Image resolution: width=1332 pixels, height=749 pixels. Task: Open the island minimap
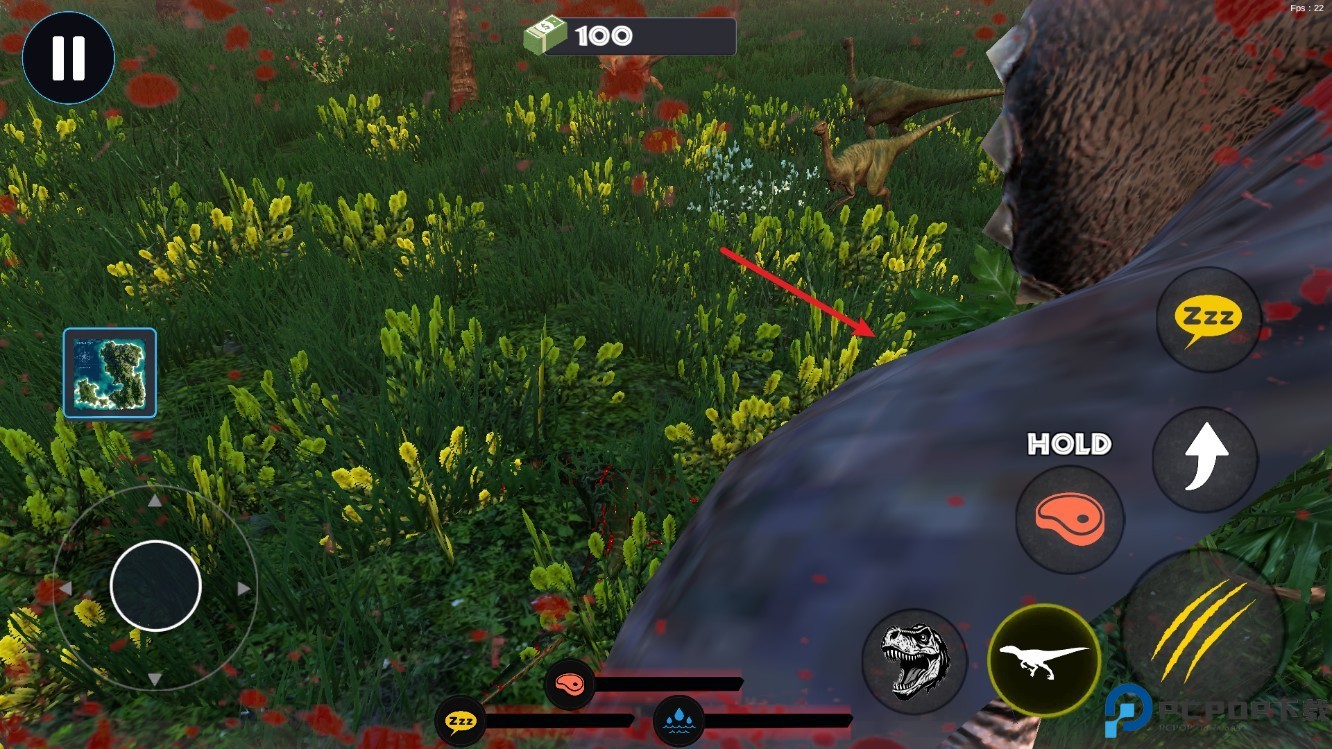[110, 372]
